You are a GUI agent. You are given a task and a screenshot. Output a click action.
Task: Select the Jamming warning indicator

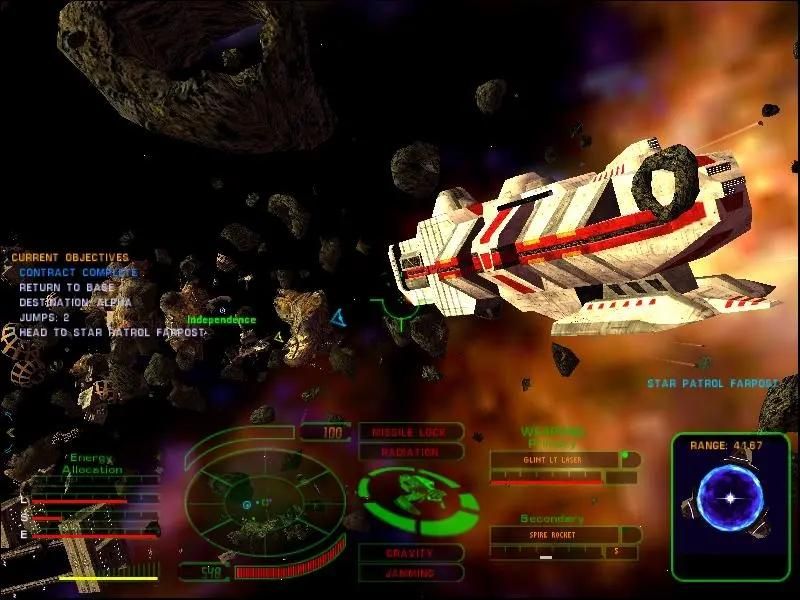click(x=410, y=573)
